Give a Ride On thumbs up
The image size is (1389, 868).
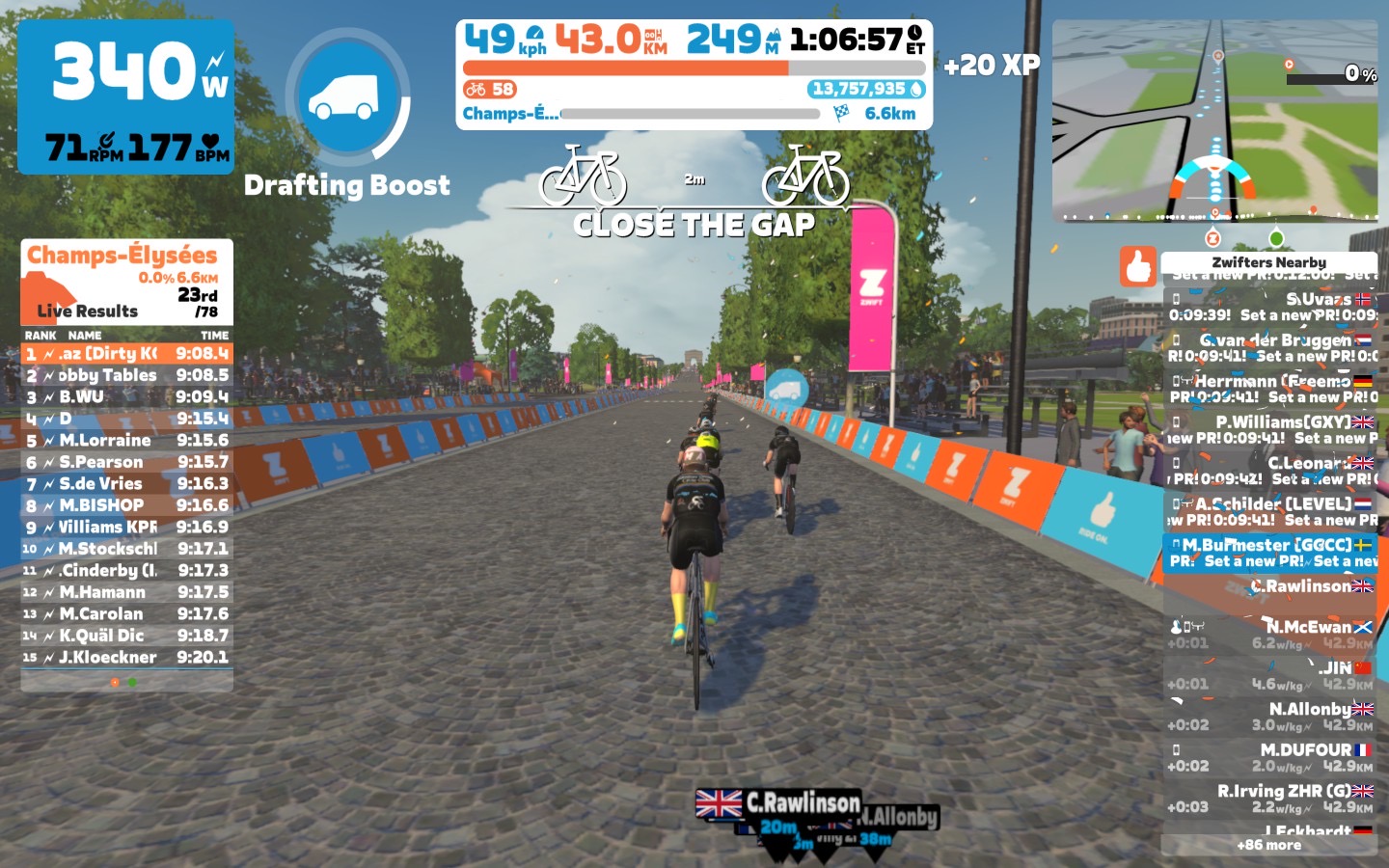click(x=1138, y=266)
